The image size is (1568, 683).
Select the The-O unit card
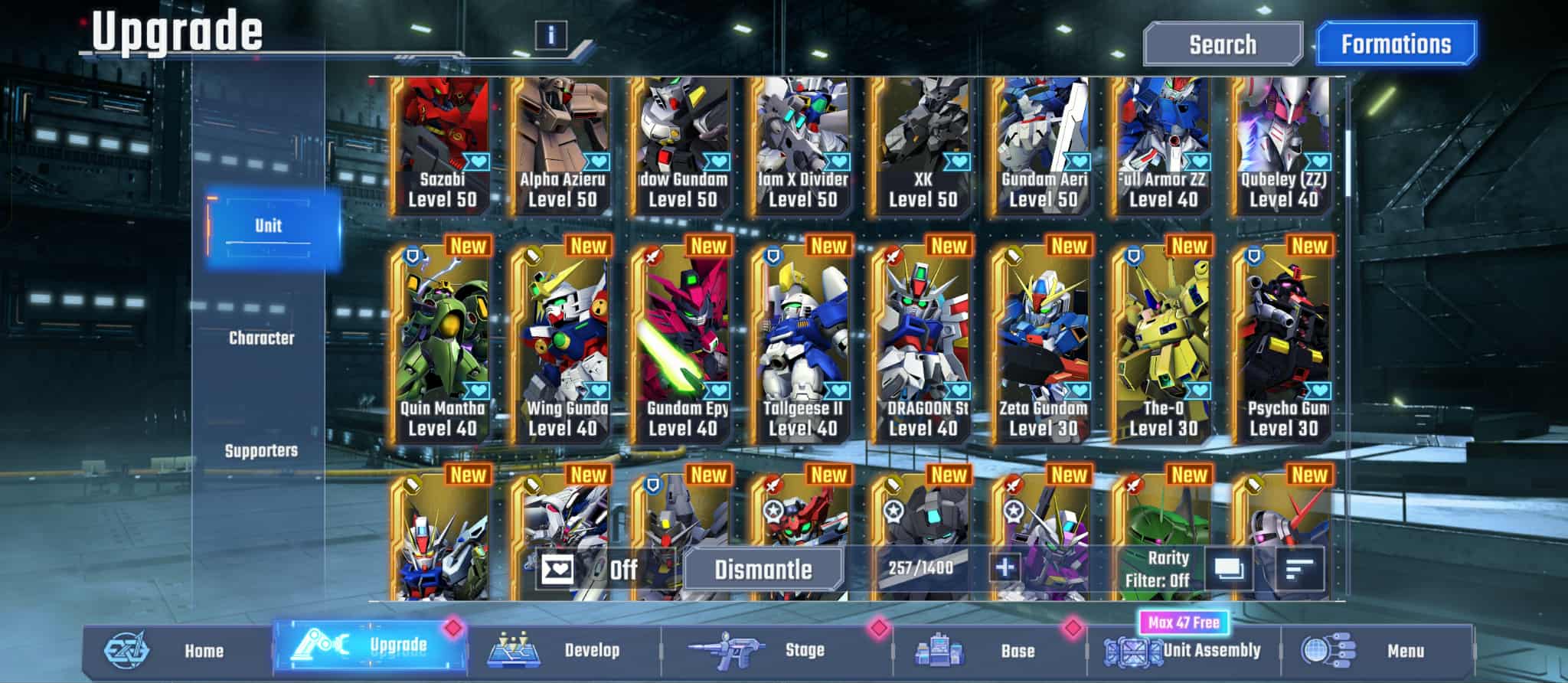(1163, 345)
